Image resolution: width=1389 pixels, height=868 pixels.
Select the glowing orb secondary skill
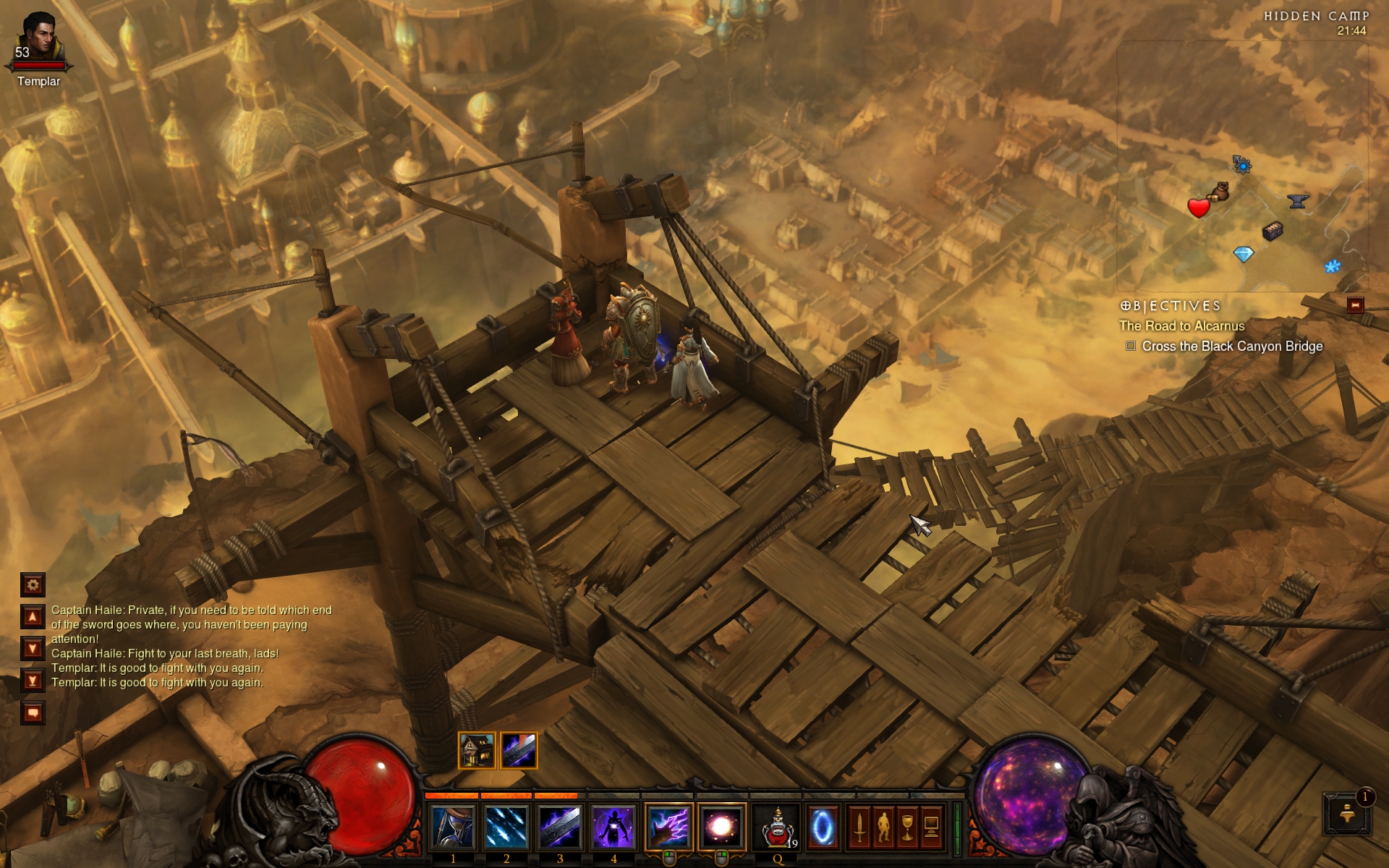[x=722, y=827]
